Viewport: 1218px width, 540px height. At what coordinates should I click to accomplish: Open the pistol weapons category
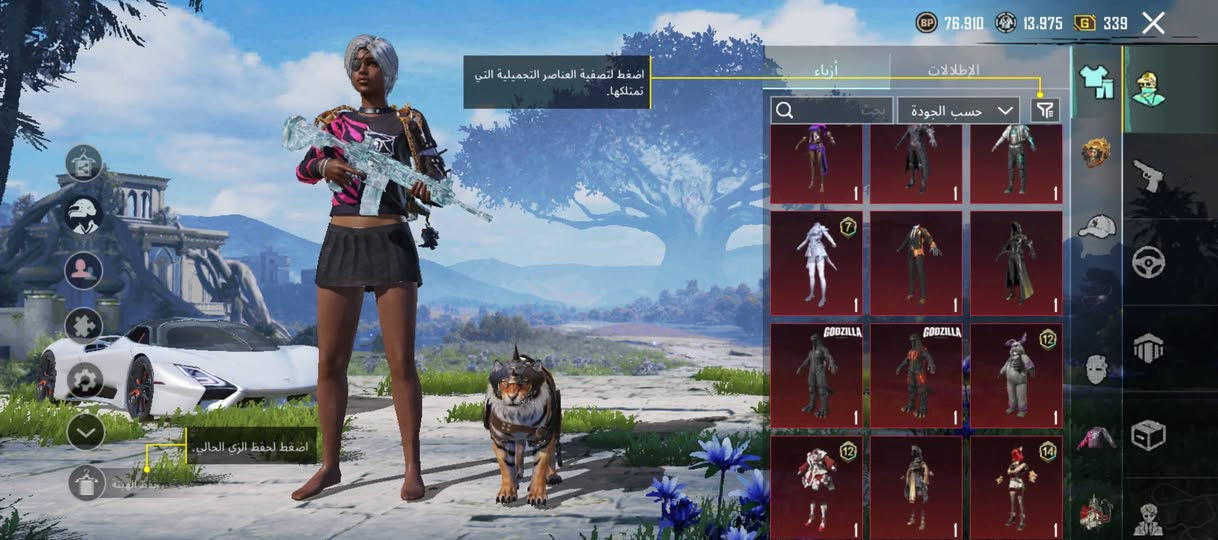[1148, 176]
